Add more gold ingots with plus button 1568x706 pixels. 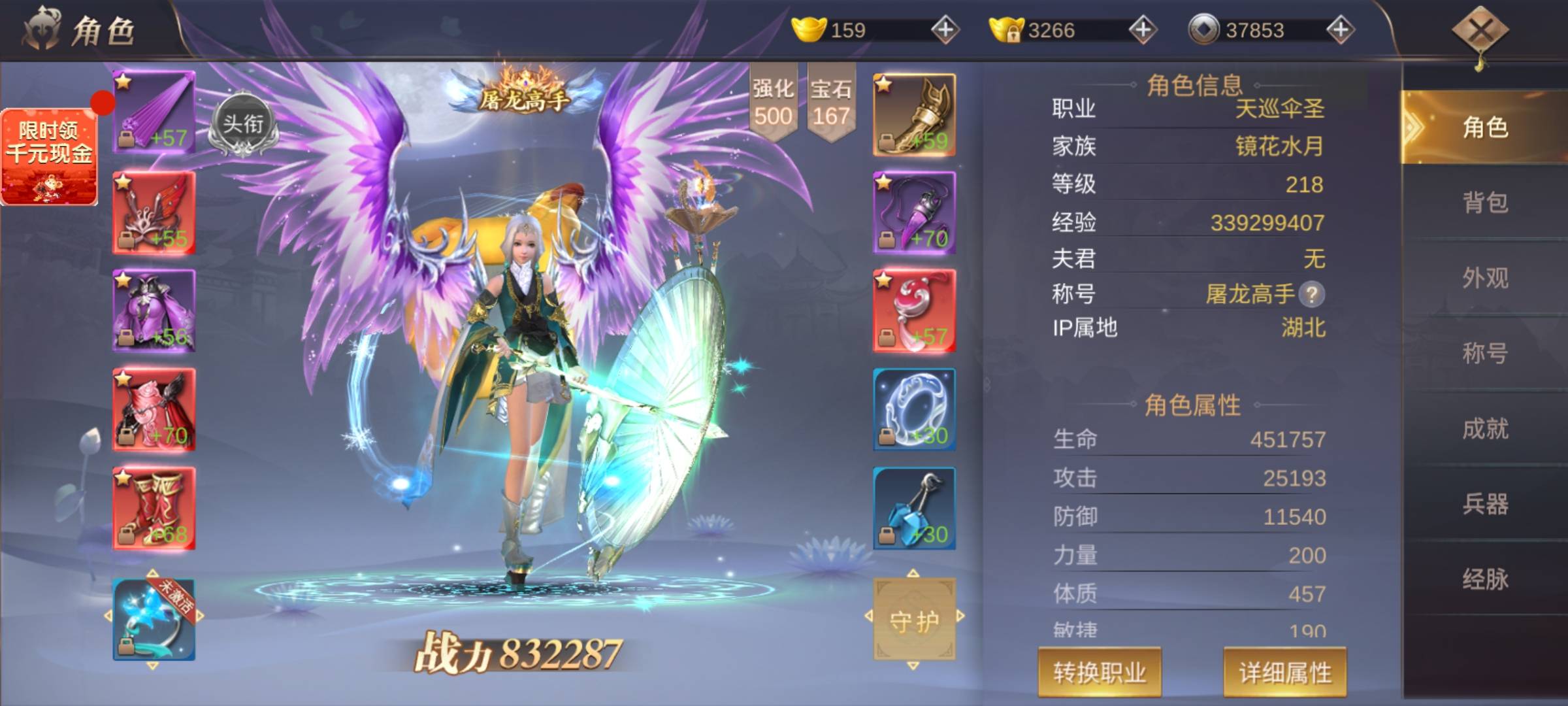click(945, 30)
